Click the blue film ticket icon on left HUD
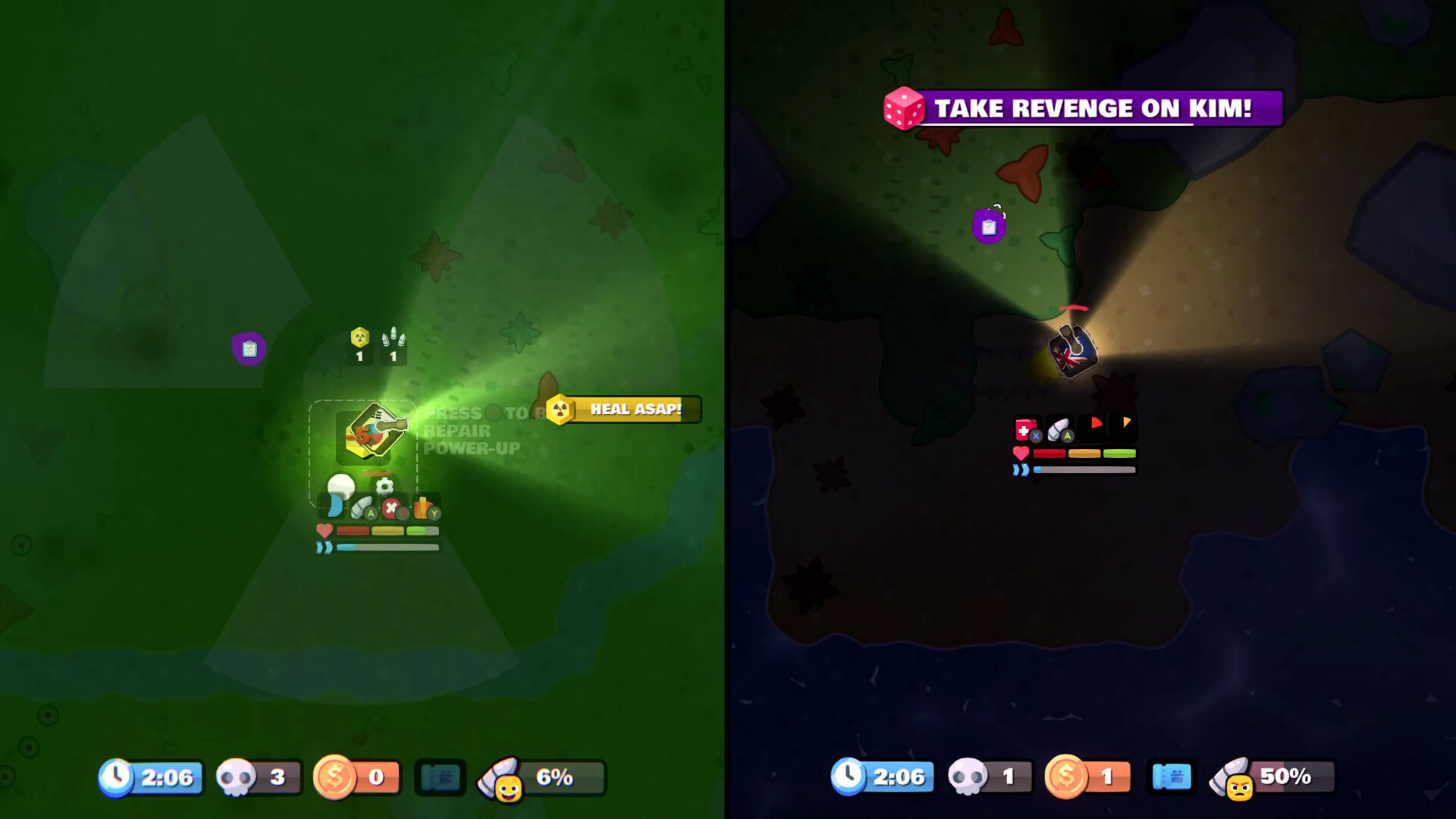This screenshot has height=819, width=1456. coord(440,776)
